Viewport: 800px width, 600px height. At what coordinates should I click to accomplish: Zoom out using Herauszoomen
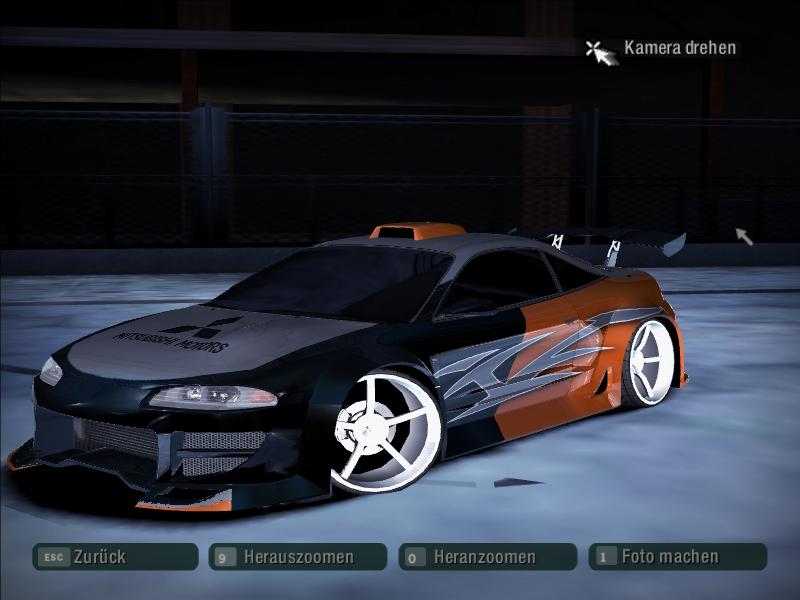[297, 557]
